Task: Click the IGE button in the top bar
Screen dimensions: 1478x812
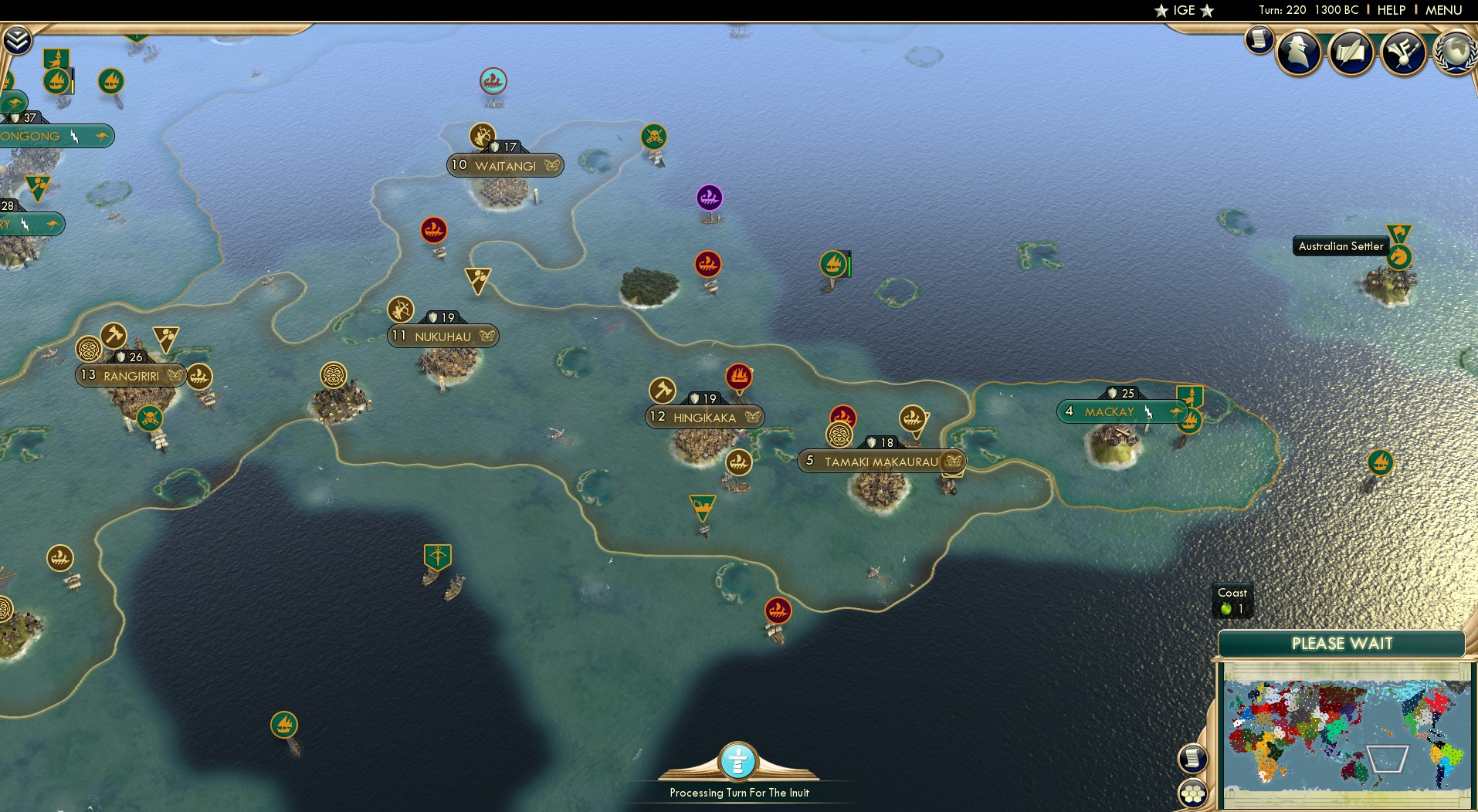Action: 1185,10
